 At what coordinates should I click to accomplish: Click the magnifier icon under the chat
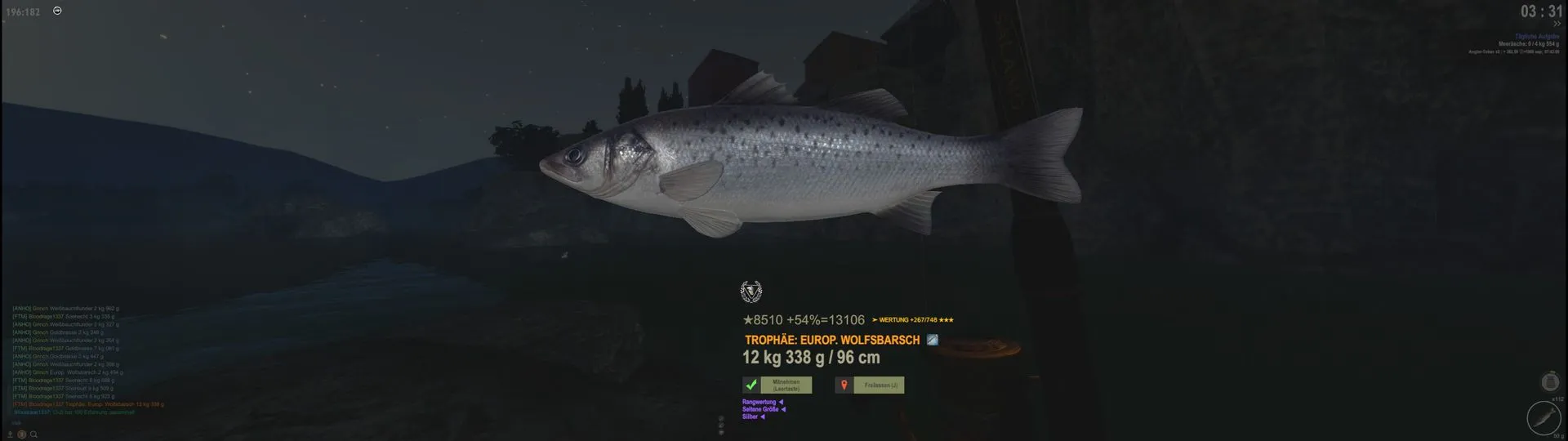[x=33, y=434]
